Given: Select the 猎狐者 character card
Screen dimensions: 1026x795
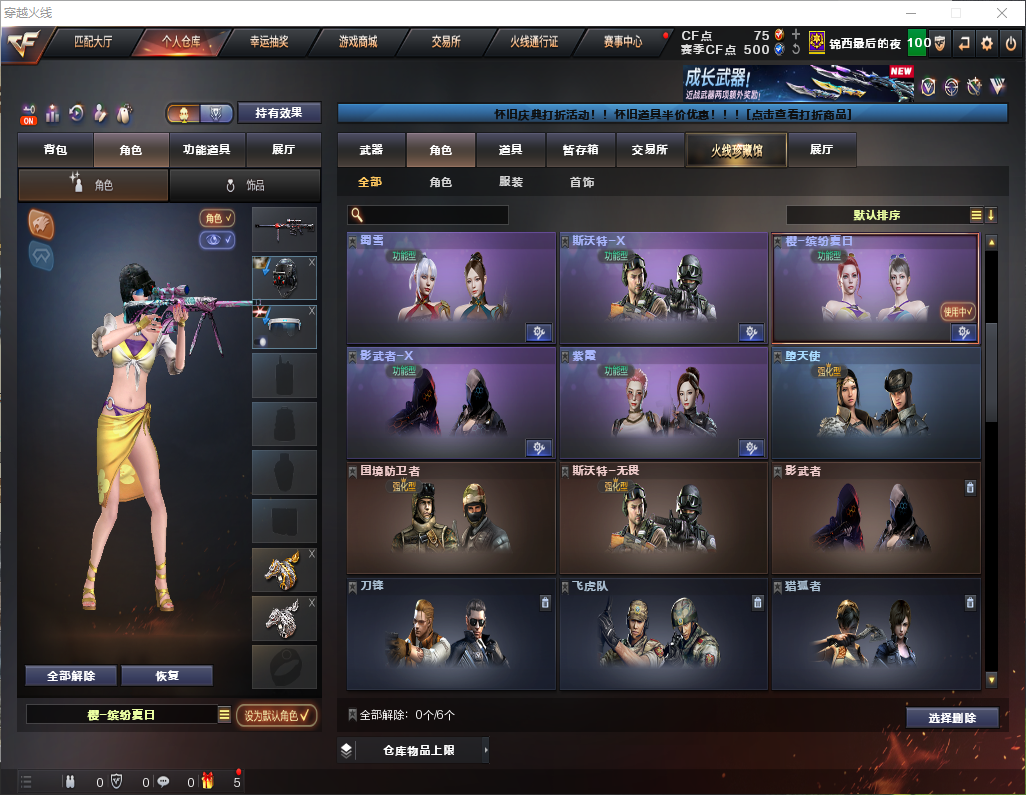Looking at the screenshot, I should 875,633.
